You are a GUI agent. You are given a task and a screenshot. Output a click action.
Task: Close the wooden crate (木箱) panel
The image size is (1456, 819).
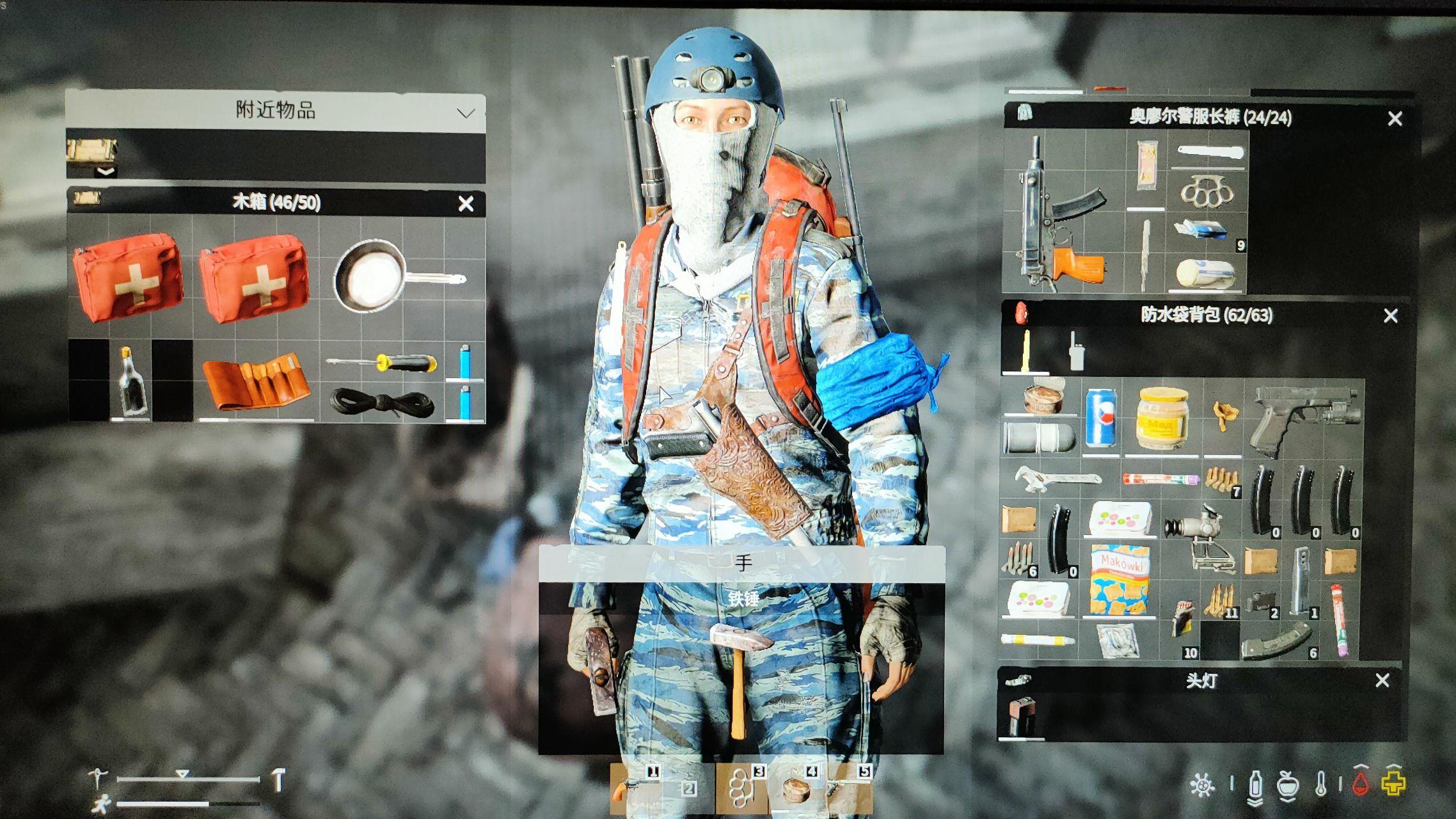pos(466,203)
